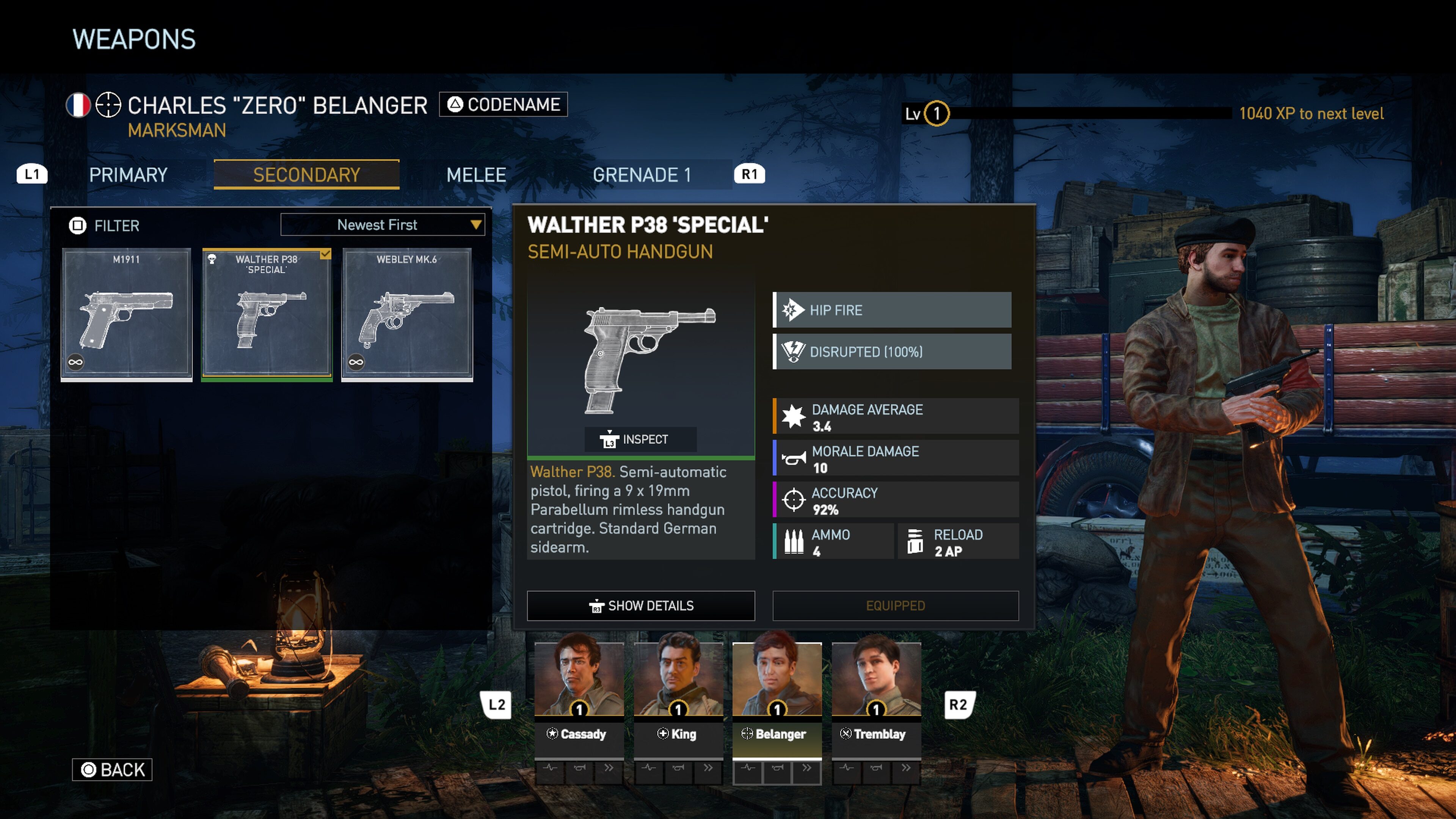The image size is (1456, 819).
Task: Click the heartbeat icon under Belanger's card
Action: click(x=749, y=767)
